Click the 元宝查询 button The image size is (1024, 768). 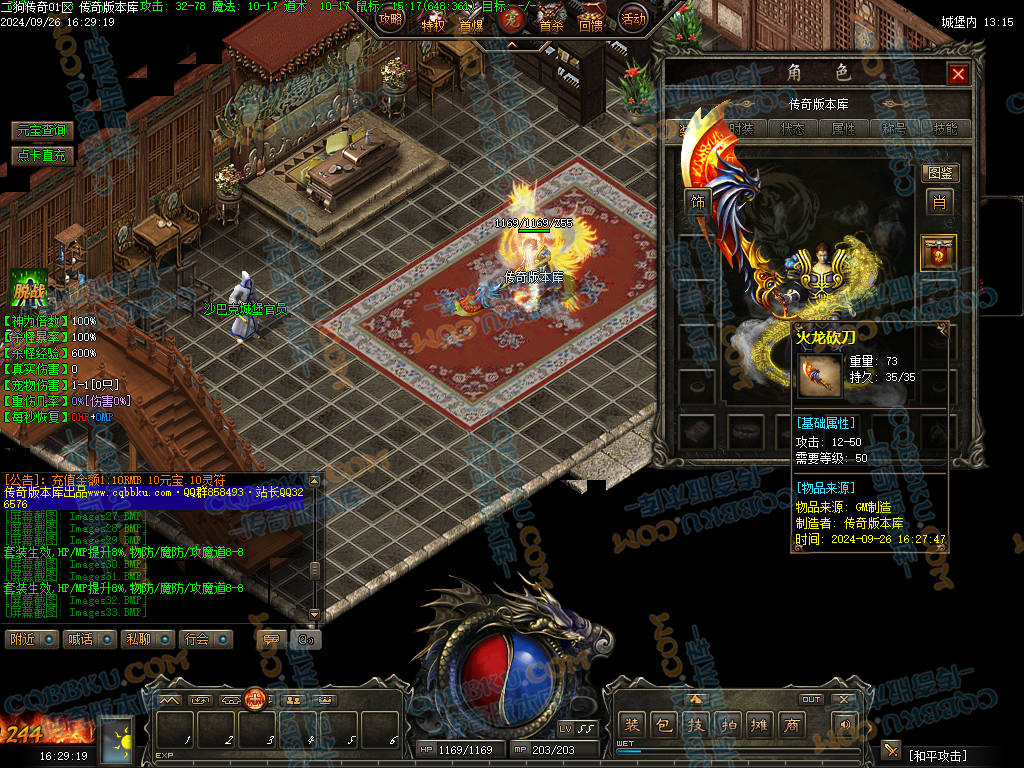42,131
